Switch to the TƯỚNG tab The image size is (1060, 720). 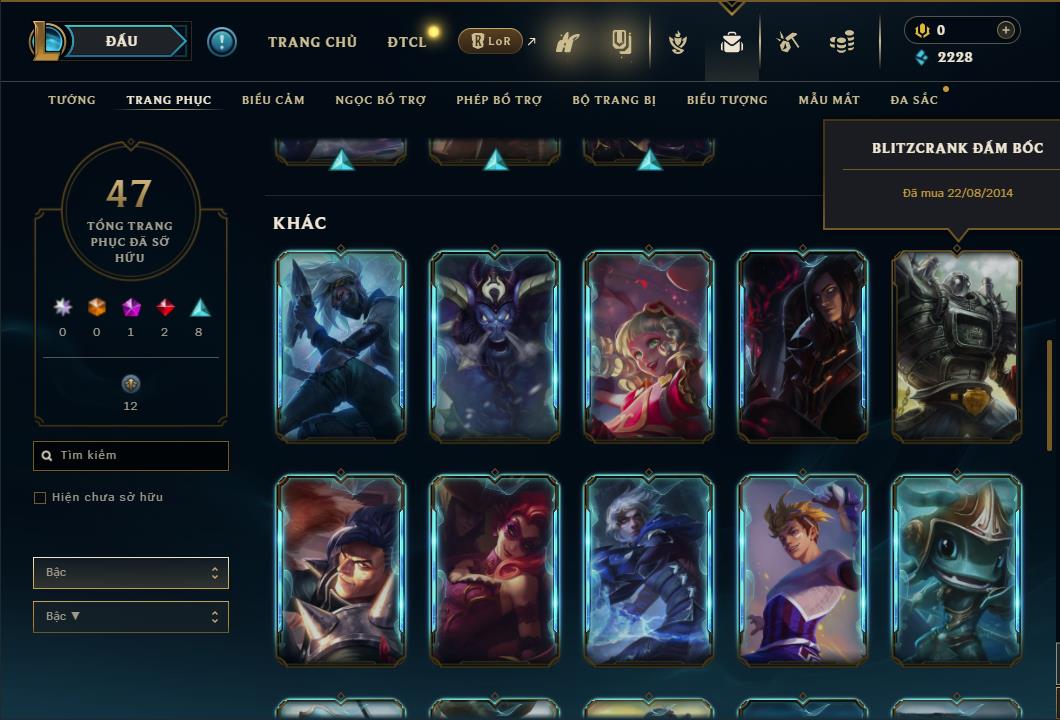pos(72,100)
